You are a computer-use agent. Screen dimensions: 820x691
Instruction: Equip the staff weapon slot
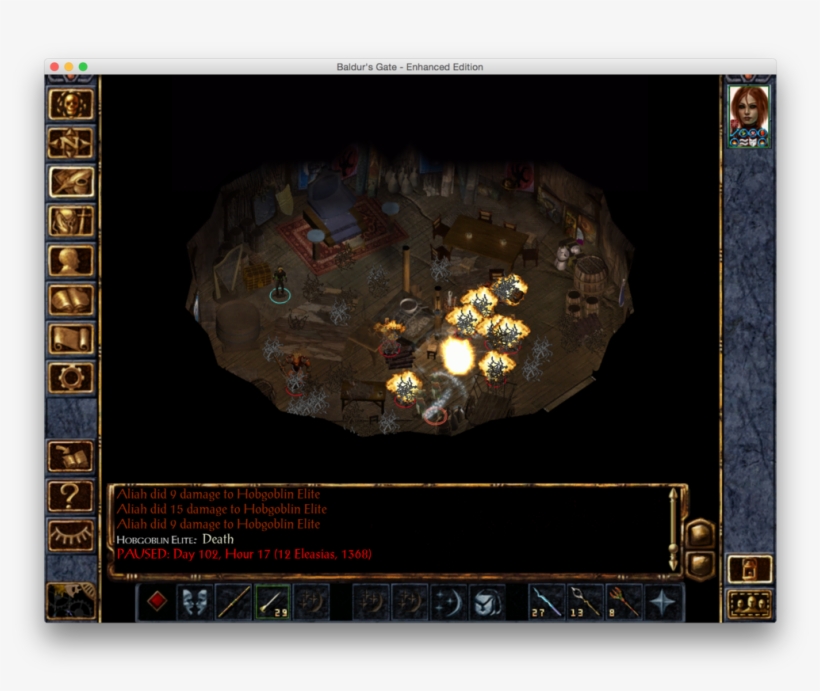click(233, 601)
